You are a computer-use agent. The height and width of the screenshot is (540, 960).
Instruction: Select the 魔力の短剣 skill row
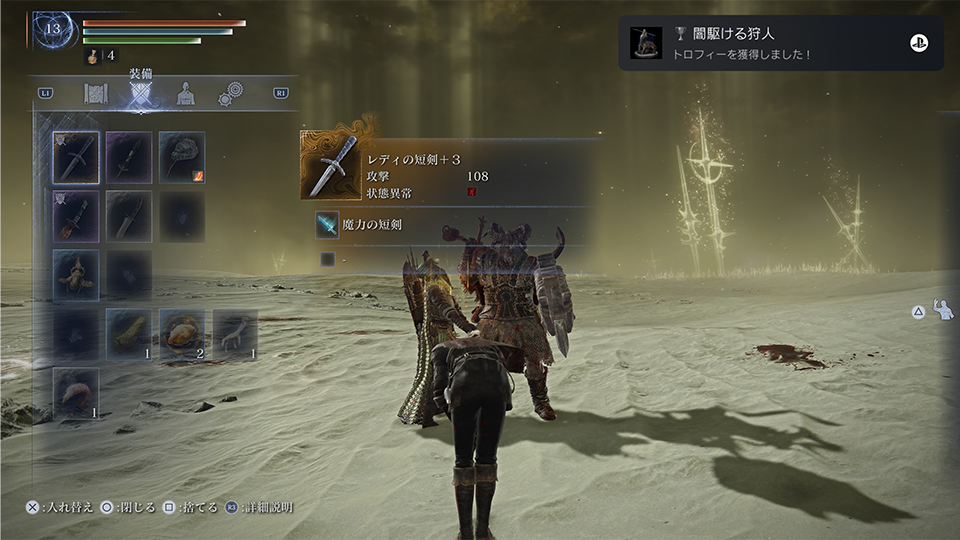tap(450, 226)
